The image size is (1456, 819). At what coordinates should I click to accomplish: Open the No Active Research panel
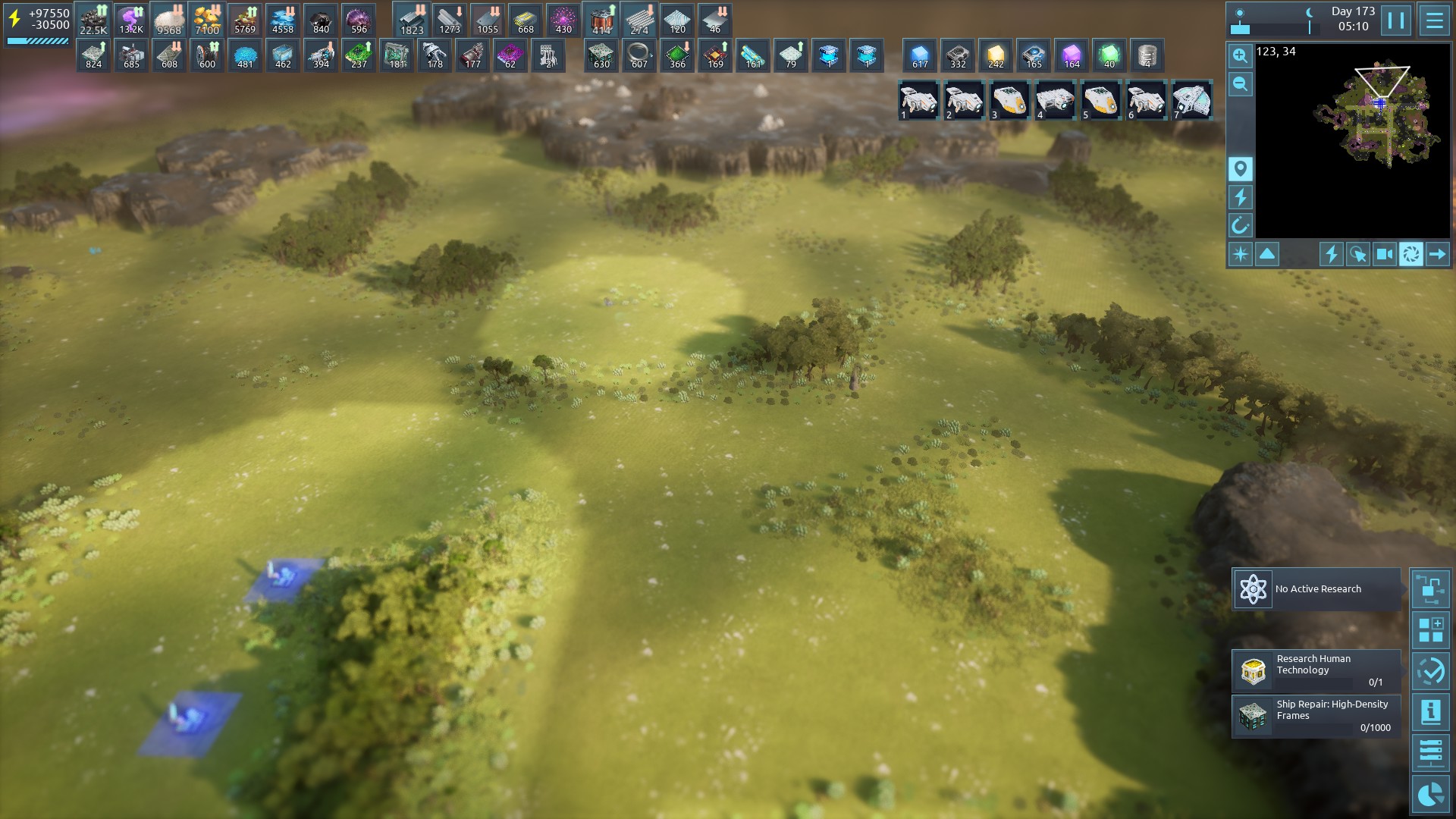(x=1316, y=589)
